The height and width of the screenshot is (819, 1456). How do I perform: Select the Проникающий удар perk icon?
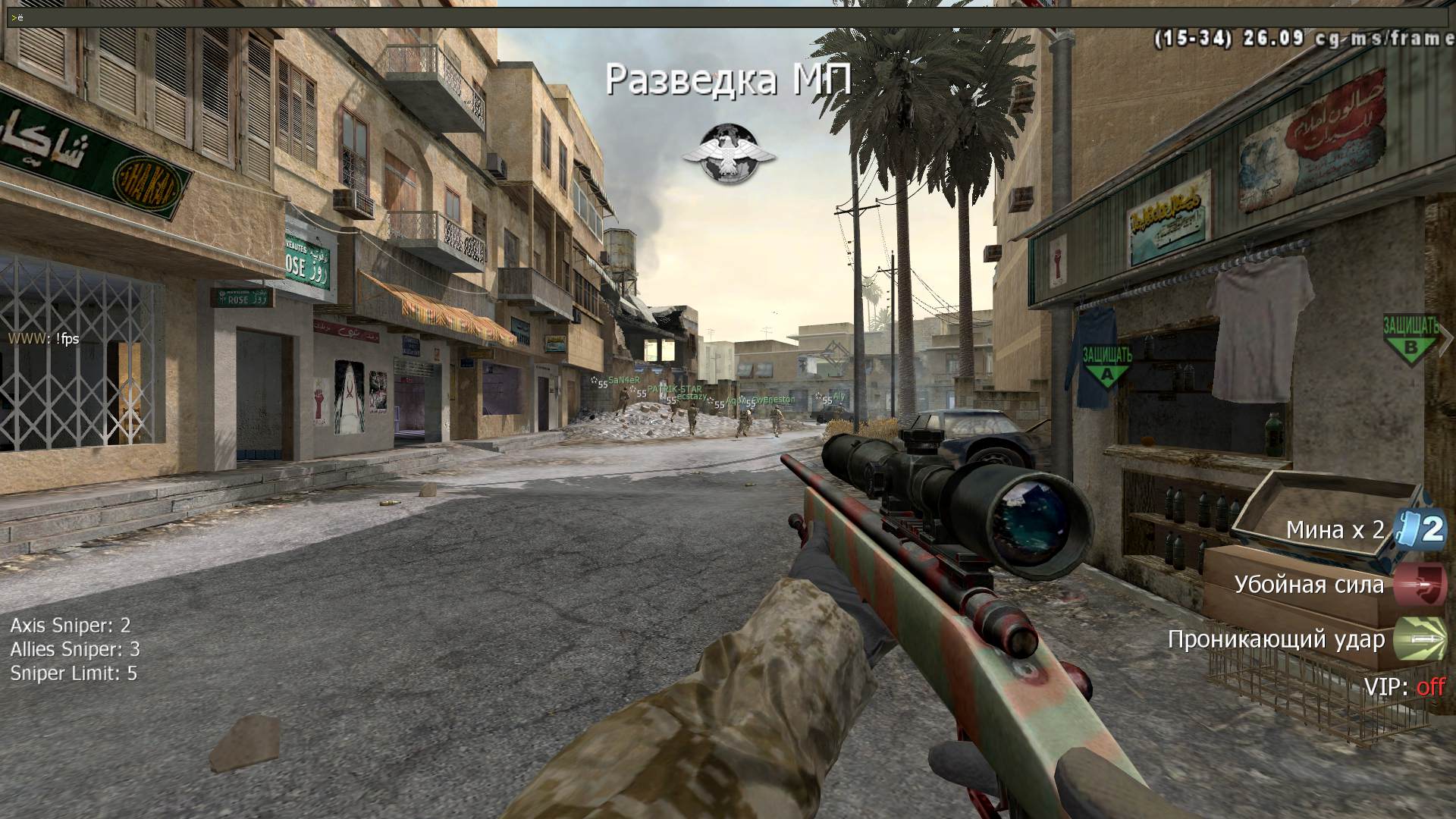1420,639
